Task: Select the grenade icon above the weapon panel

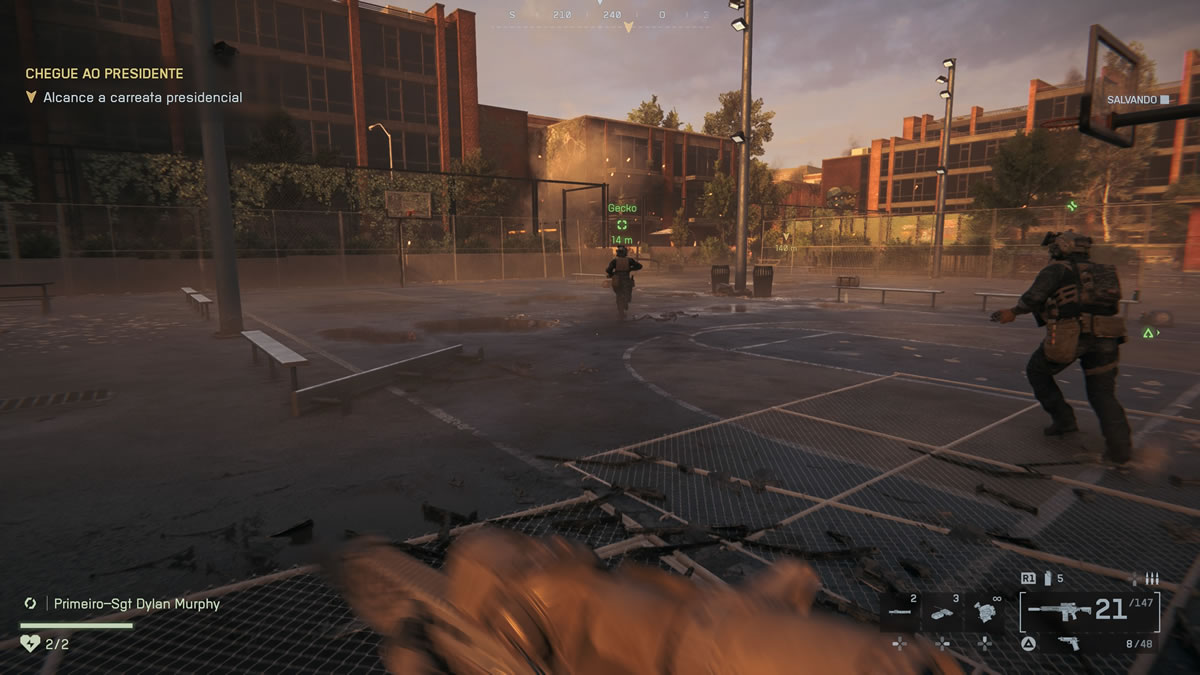Action: (1048, 578)
